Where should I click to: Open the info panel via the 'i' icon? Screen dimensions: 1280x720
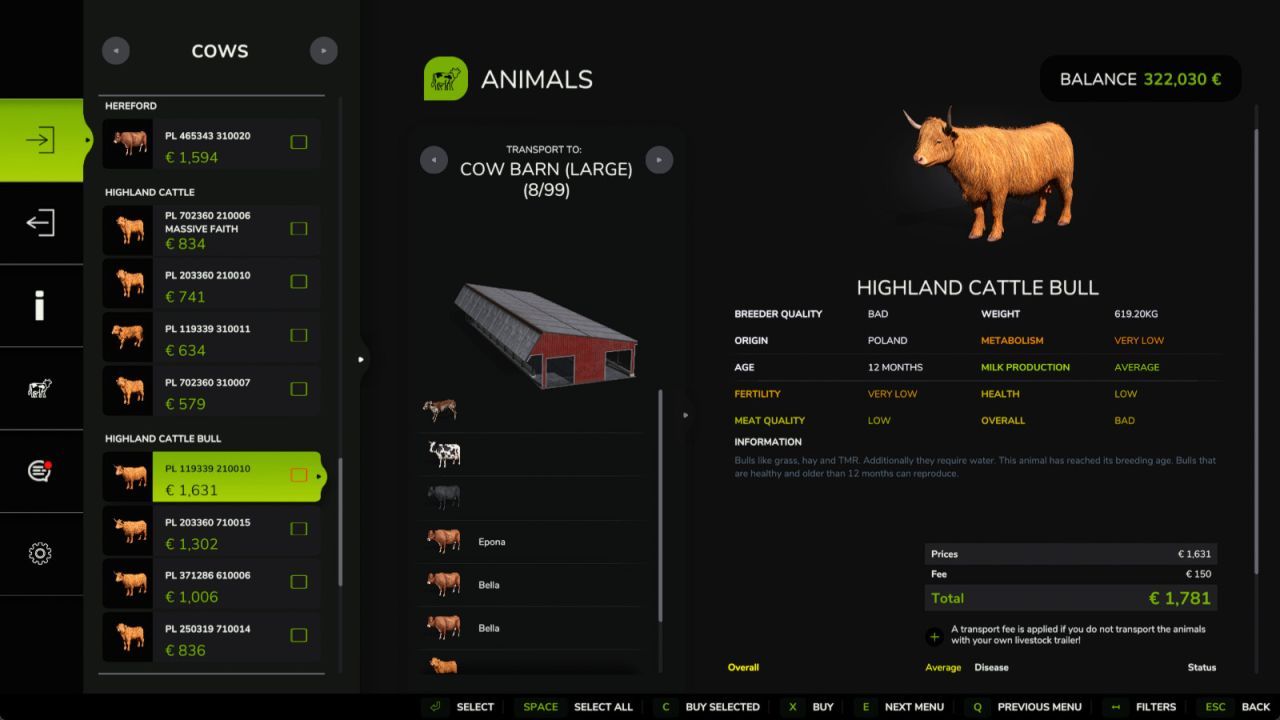click(x=40, y=306)
